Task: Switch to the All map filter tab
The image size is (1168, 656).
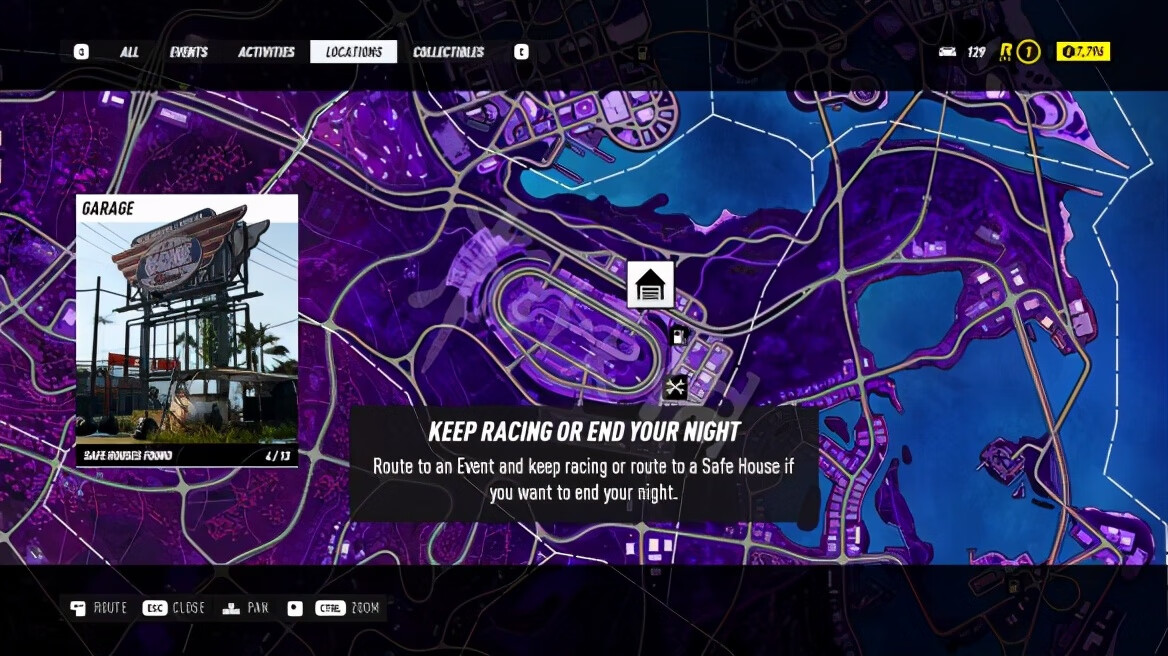Action: pos(129,52)
